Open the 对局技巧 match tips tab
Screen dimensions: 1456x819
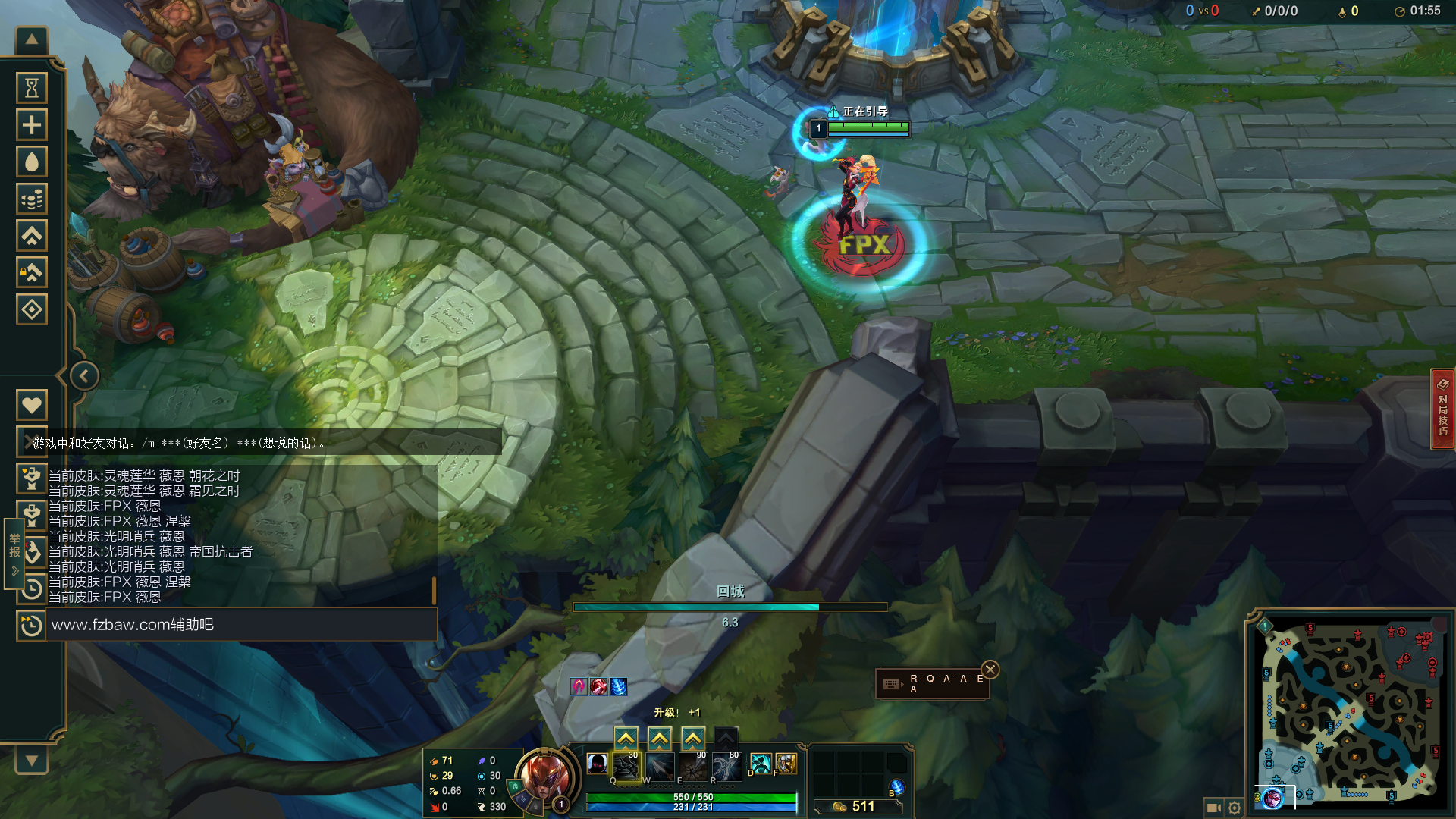click(x=1442, y=409)
